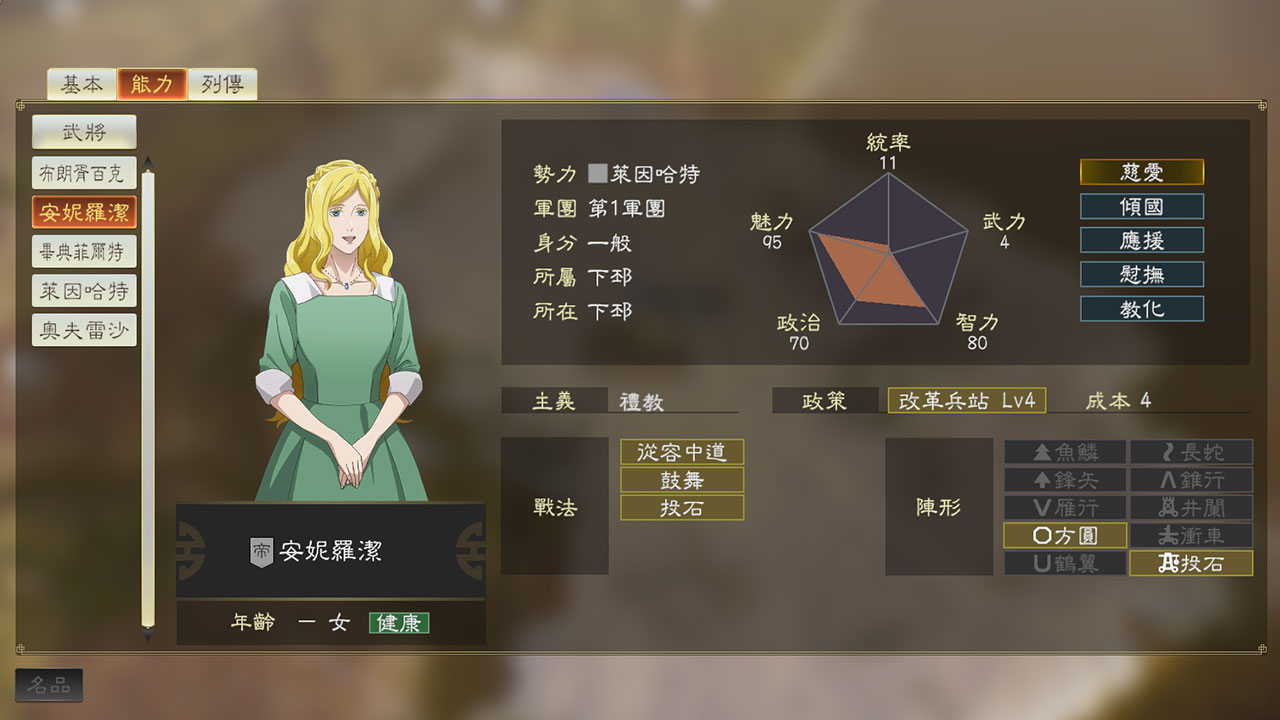Show details for the 慈愛 trait
The width and height of the screenshot is (1280, 720).
(x=1141, y=173)
